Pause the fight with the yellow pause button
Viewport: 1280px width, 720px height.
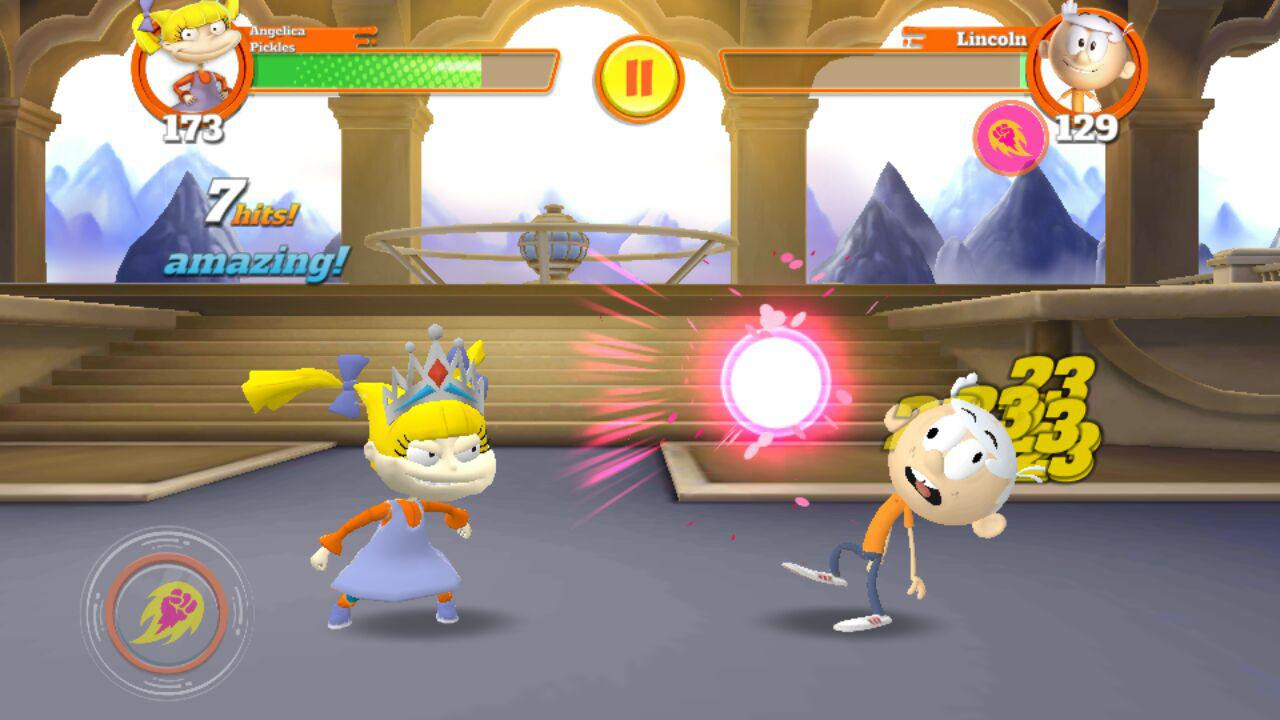(x=639, y=79)
